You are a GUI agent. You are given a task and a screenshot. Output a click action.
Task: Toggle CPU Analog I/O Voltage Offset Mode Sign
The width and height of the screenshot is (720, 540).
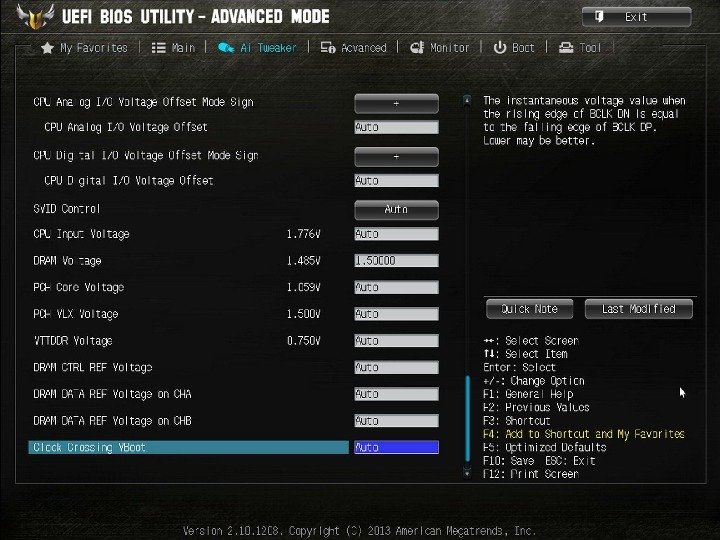point(396,102)
